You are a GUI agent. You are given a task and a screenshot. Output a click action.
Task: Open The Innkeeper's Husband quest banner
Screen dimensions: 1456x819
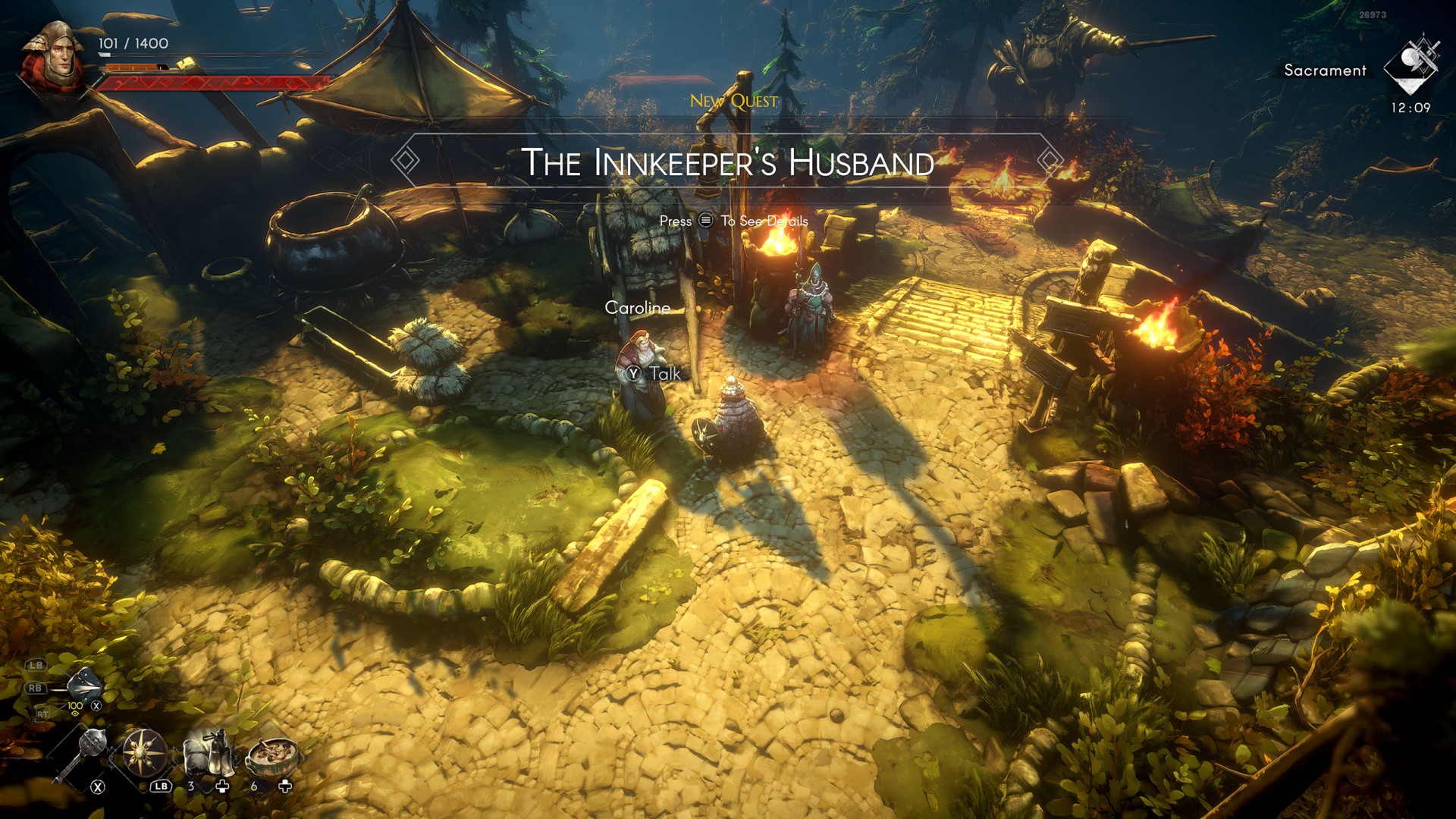tap(727, 162)
